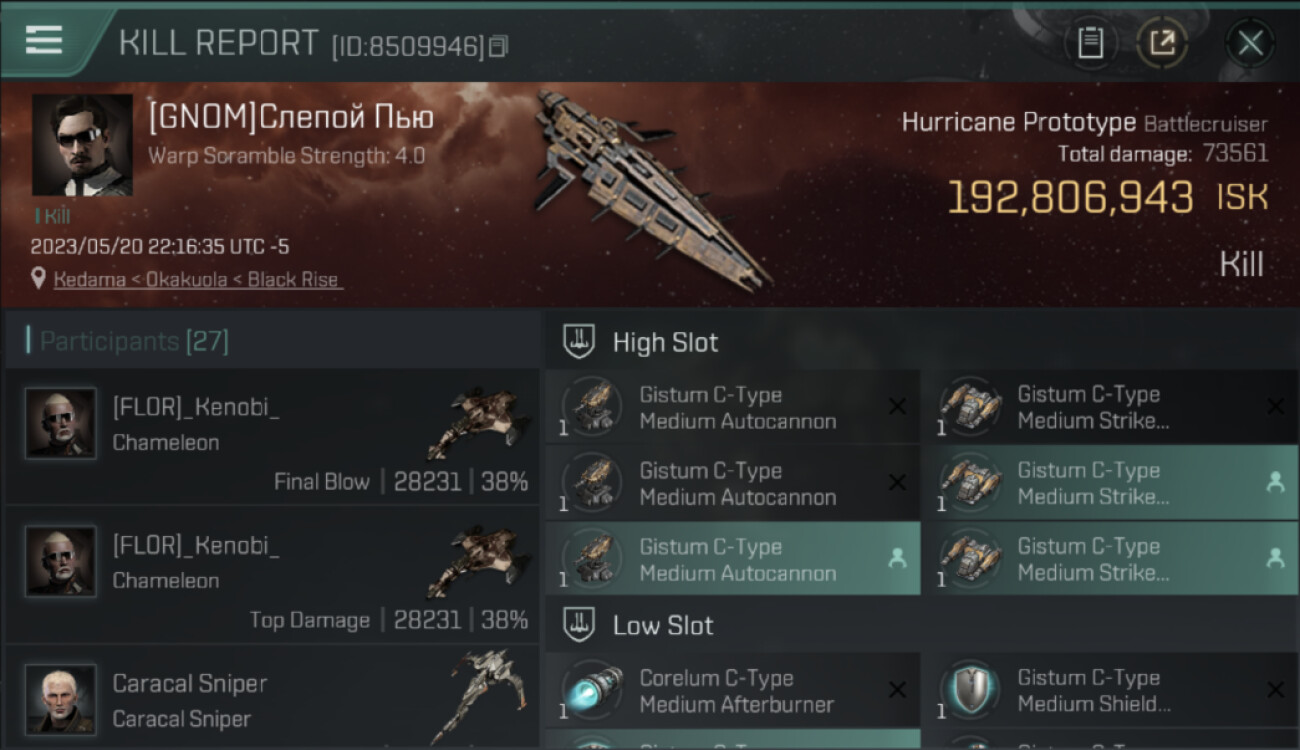Select the Caracal Sniper participant

click(x=272, y=700)
